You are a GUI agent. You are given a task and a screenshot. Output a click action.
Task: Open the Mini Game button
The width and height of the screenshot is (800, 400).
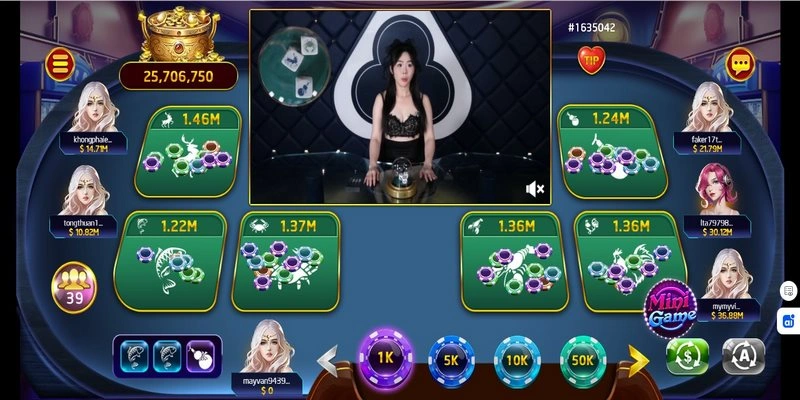[x=670, y=309]
